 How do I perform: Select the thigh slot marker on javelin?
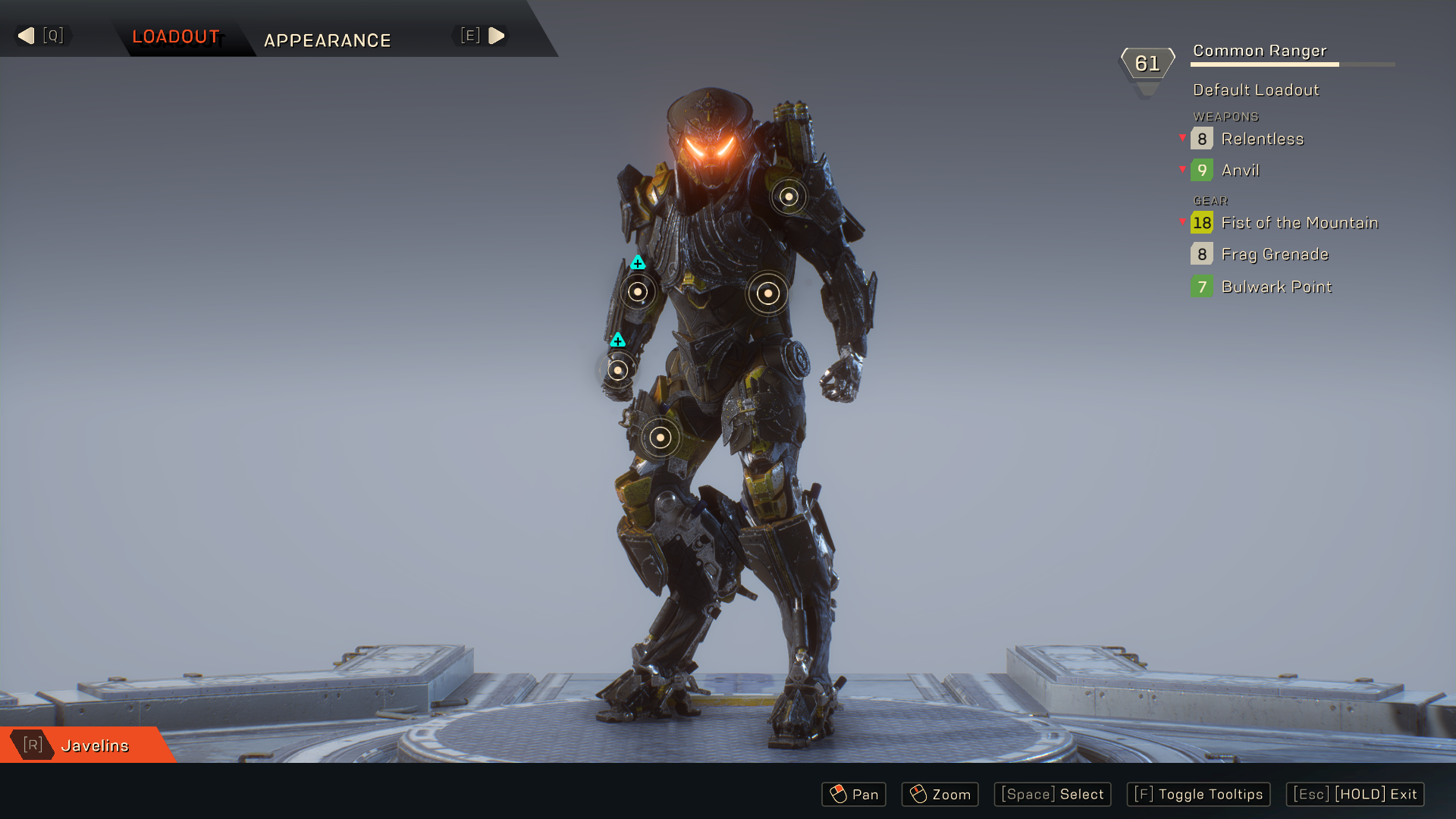click(x=661, y=438)
